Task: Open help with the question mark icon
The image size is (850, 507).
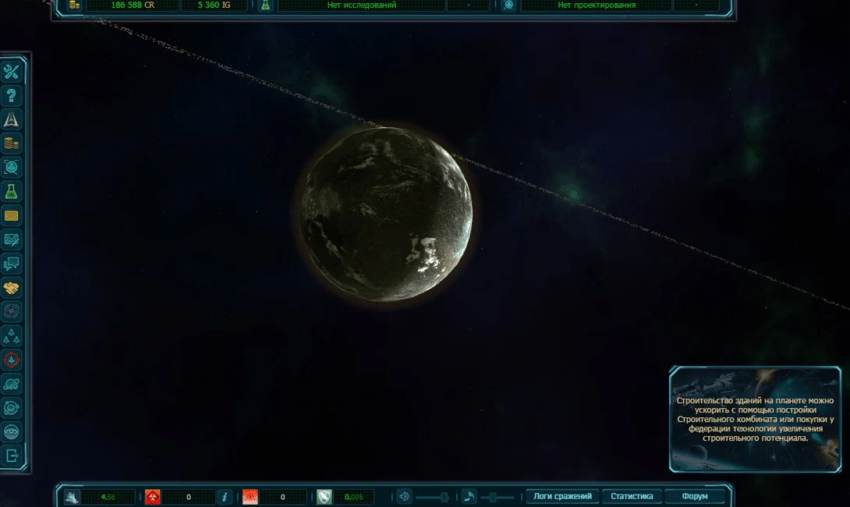Action: point(12,96)
